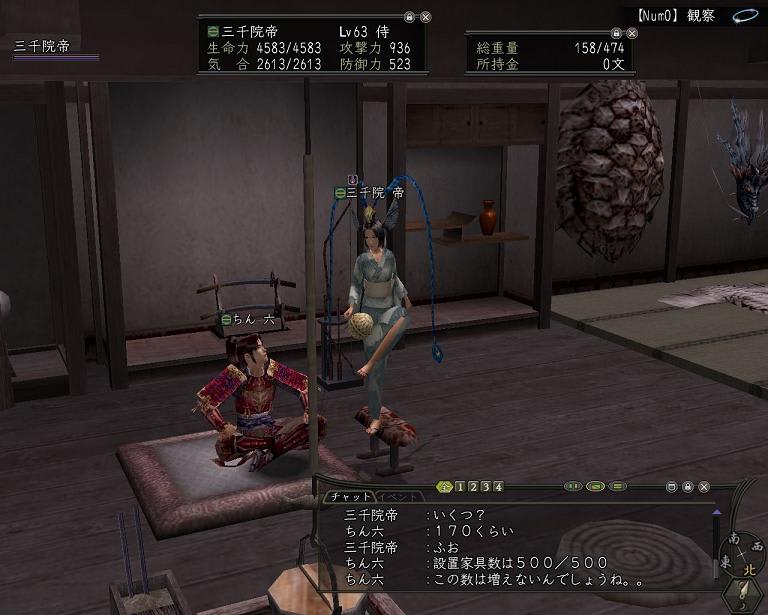Close the character status panel
Viewport: 768px width, 615px height.
click(426, 17)
